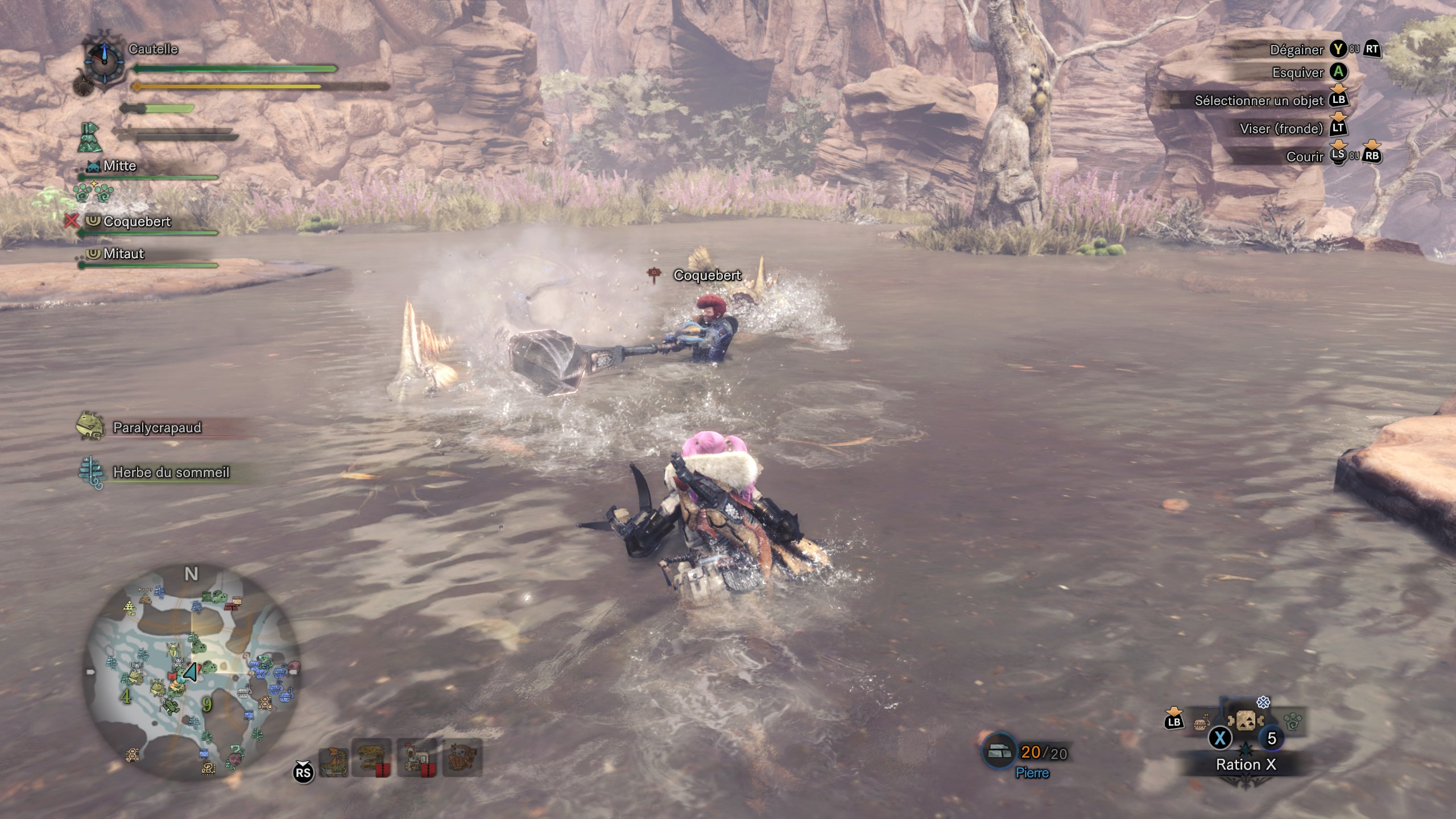Select the orange feathered monster target icon

(462, 758)
